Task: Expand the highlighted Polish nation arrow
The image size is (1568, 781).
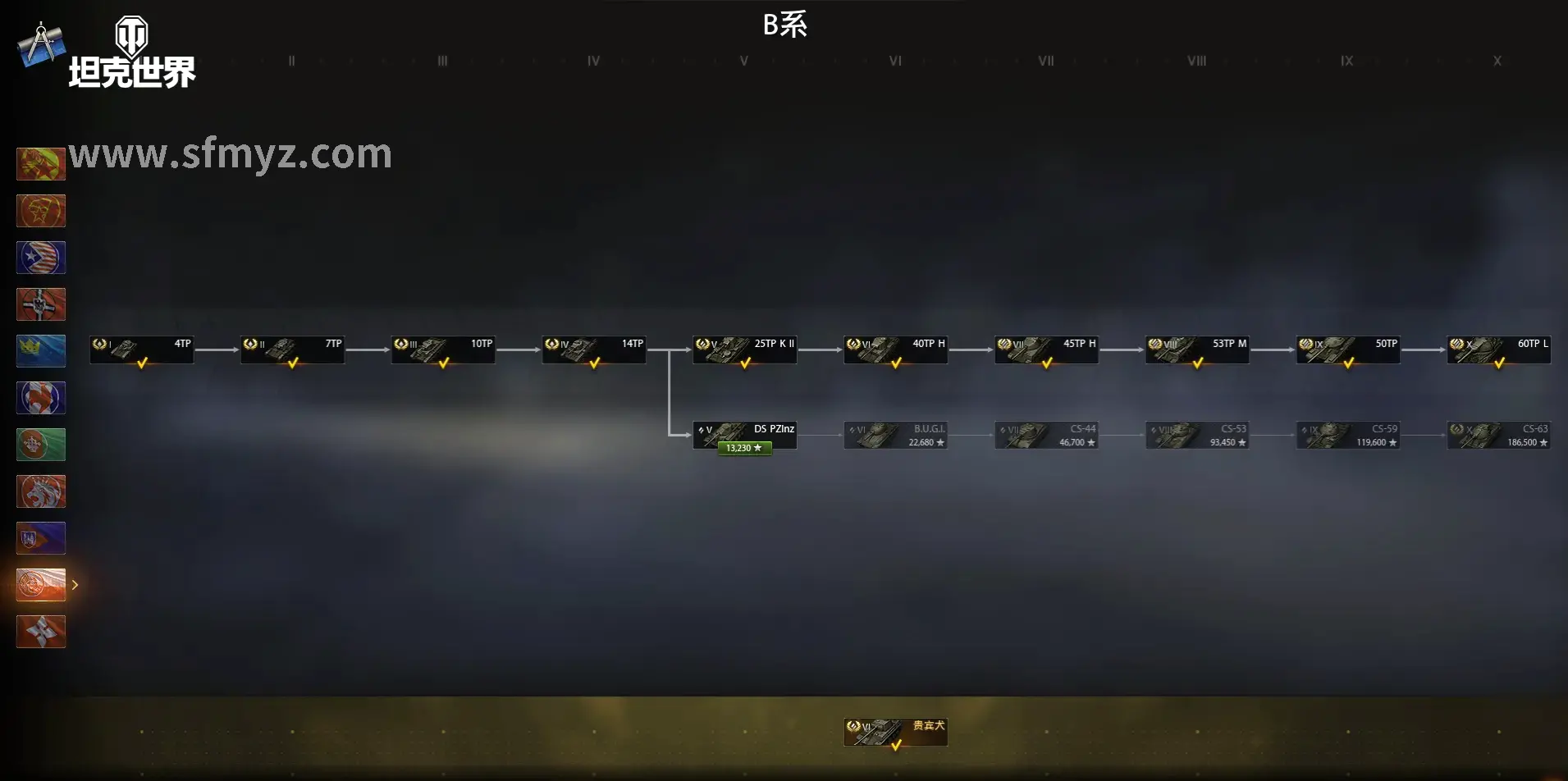Action: coord(75,584)
